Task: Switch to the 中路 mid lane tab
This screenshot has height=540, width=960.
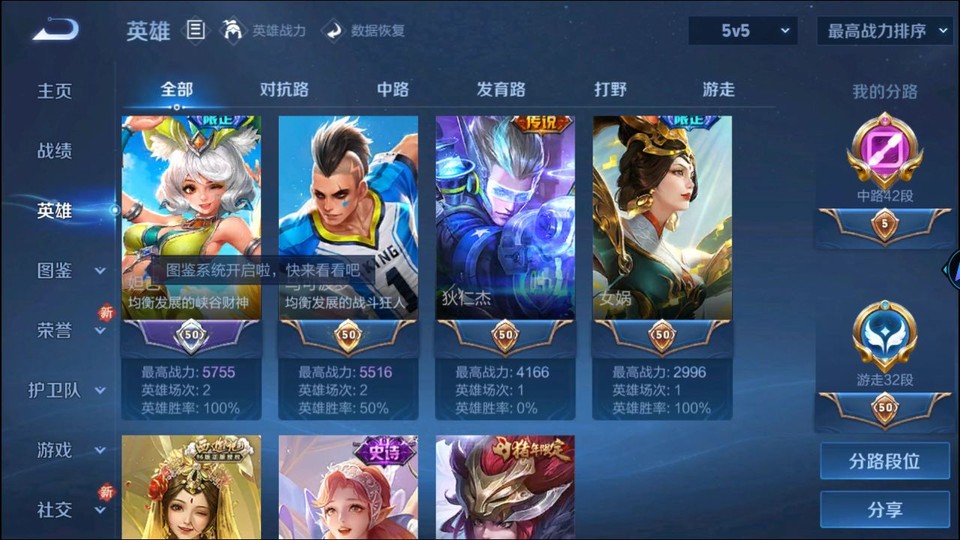Action: [393, 89]
